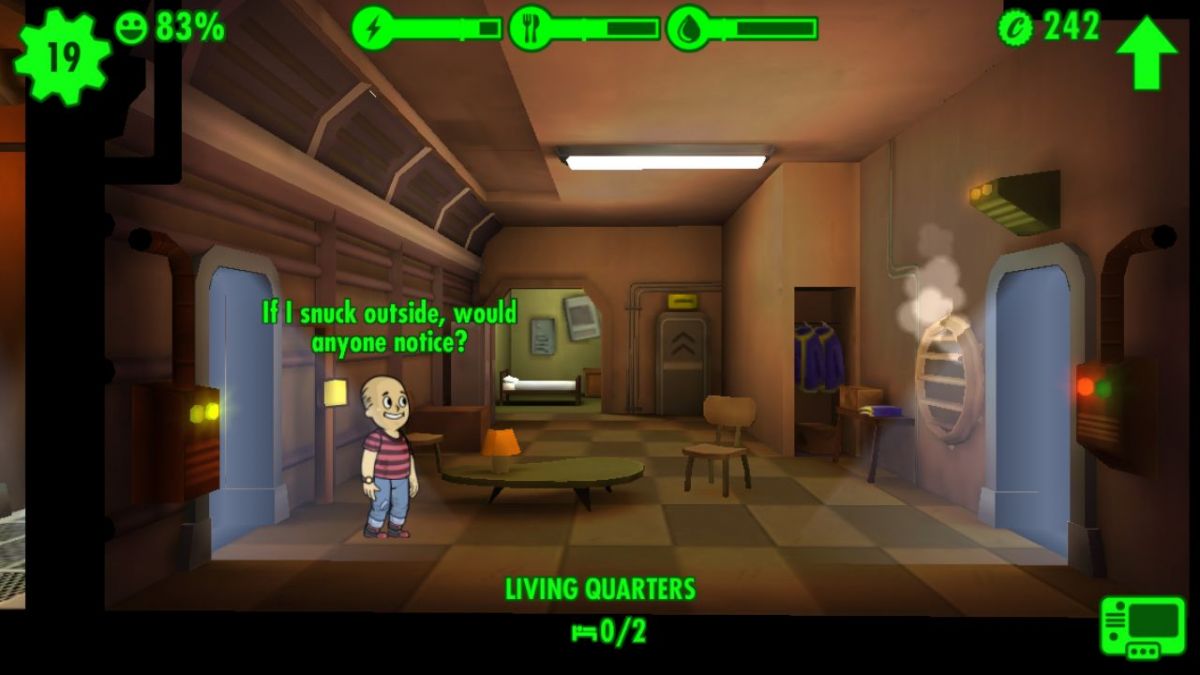Select the vault happiness smiley icon
This screenshot has width=1200, height=675.
131,27
